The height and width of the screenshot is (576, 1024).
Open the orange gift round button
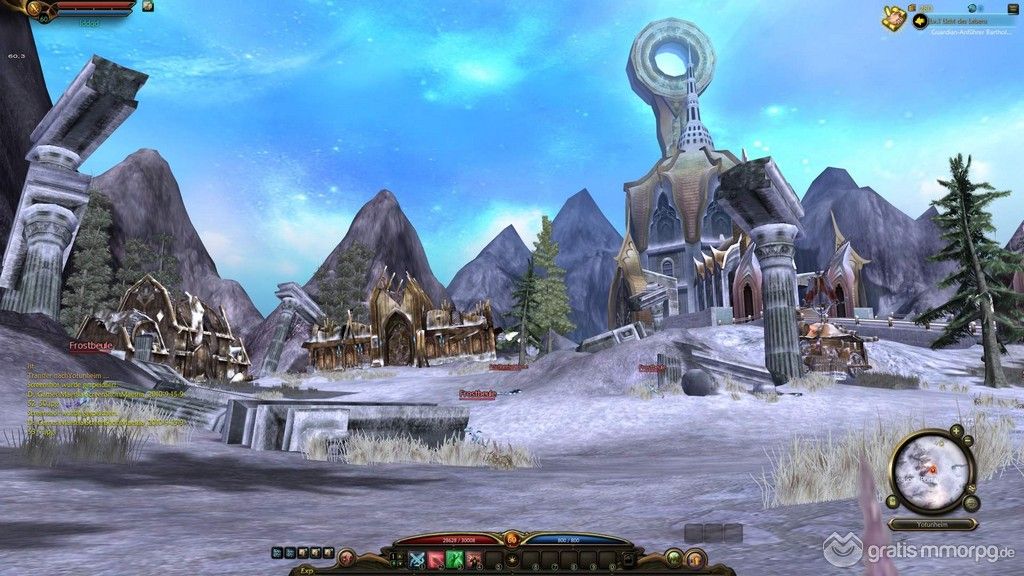pyautogui.click(x=696, y=558)
